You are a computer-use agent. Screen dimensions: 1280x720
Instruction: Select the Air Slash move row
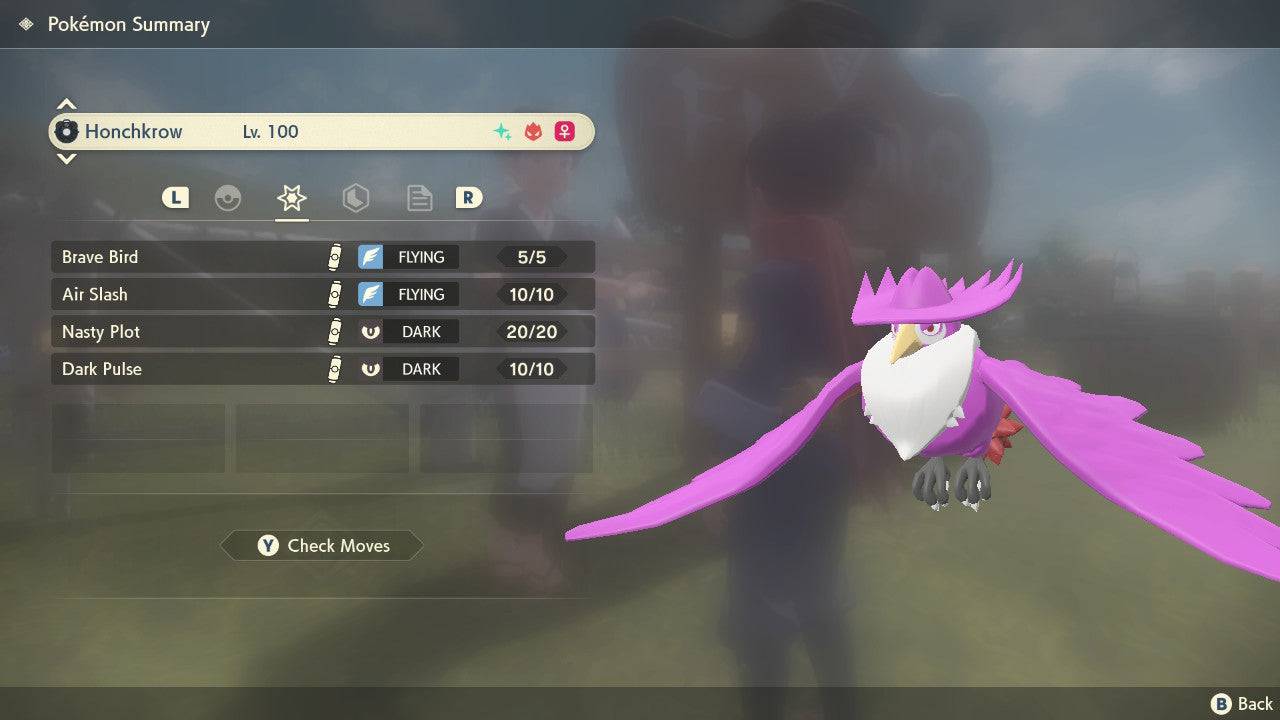click(322, 294)
